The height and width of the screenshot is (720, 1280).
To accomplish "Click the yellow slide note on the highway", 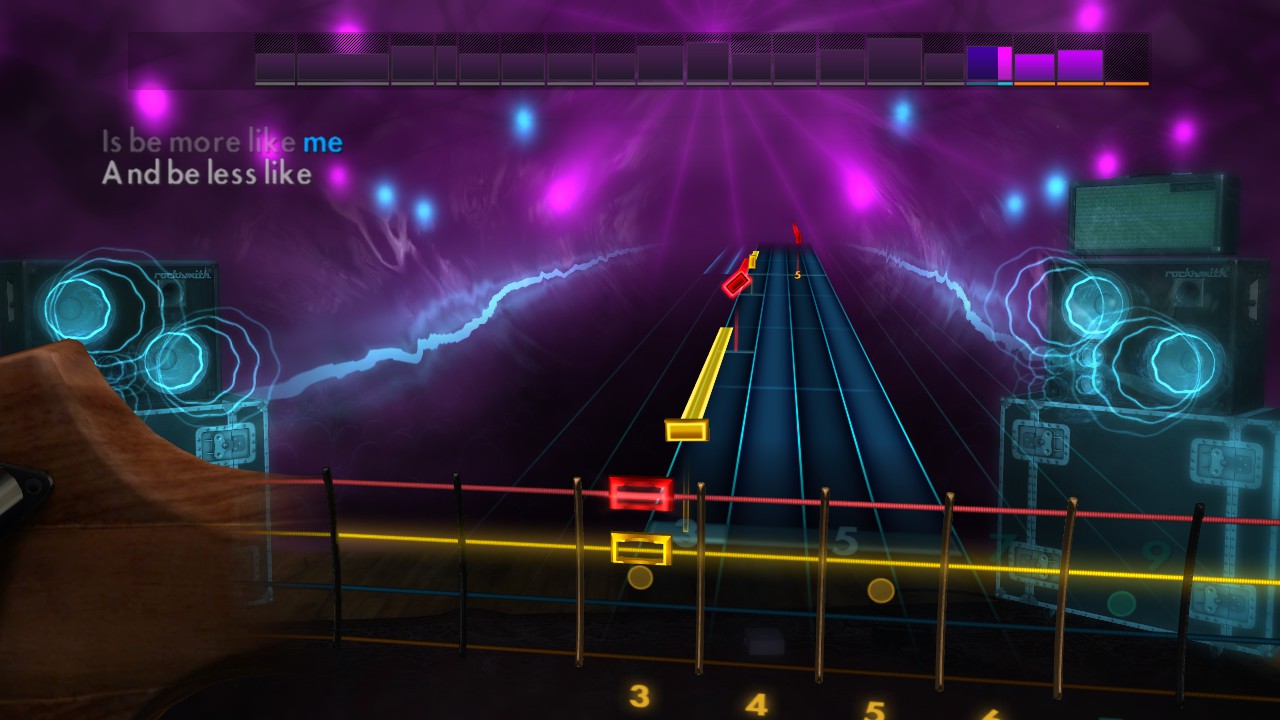I will pyautogui.click(x=700, y=385).
